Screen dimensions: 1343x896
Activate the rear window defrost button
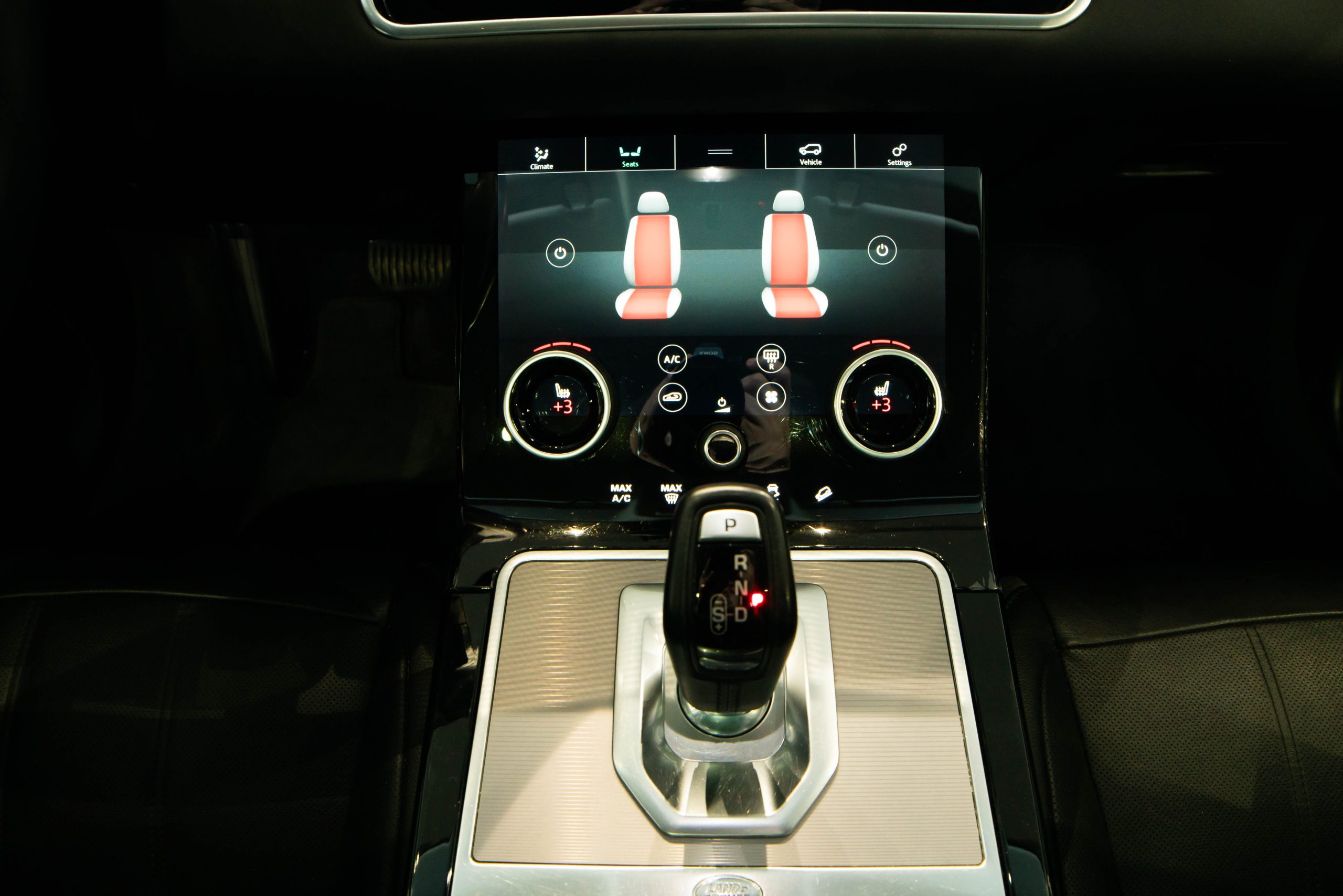click(x=771, y=358)
